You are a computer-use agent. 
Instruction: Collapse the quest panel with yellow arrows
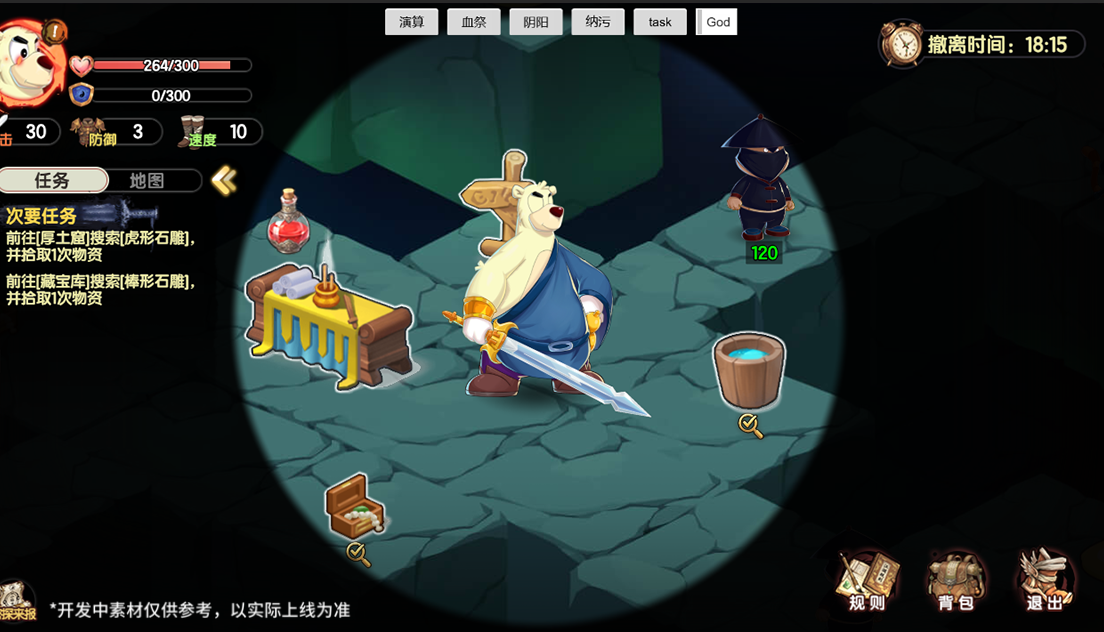click(x=224, y=180)
